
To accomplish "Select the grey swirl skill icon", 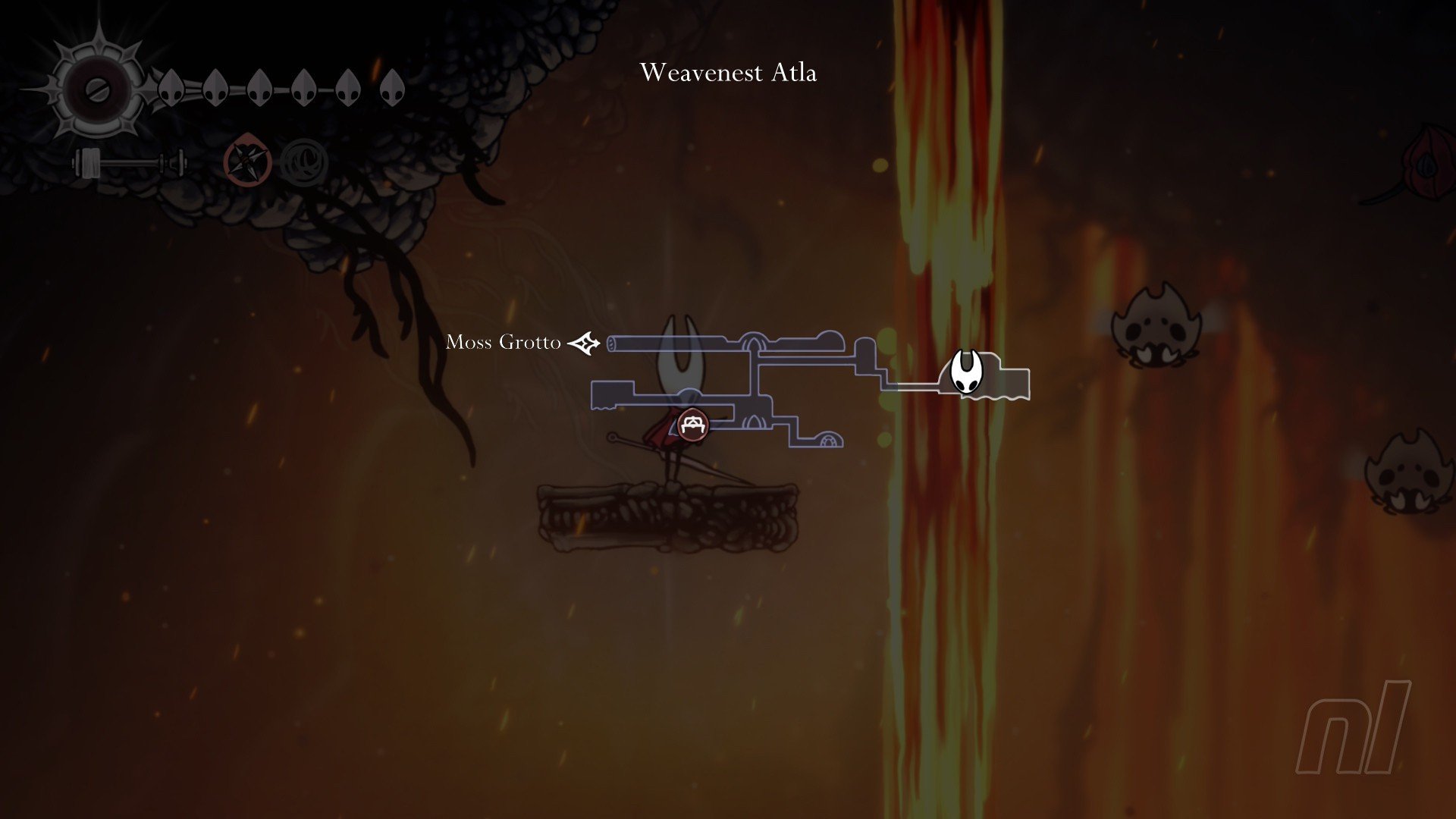I will point(305,163).
